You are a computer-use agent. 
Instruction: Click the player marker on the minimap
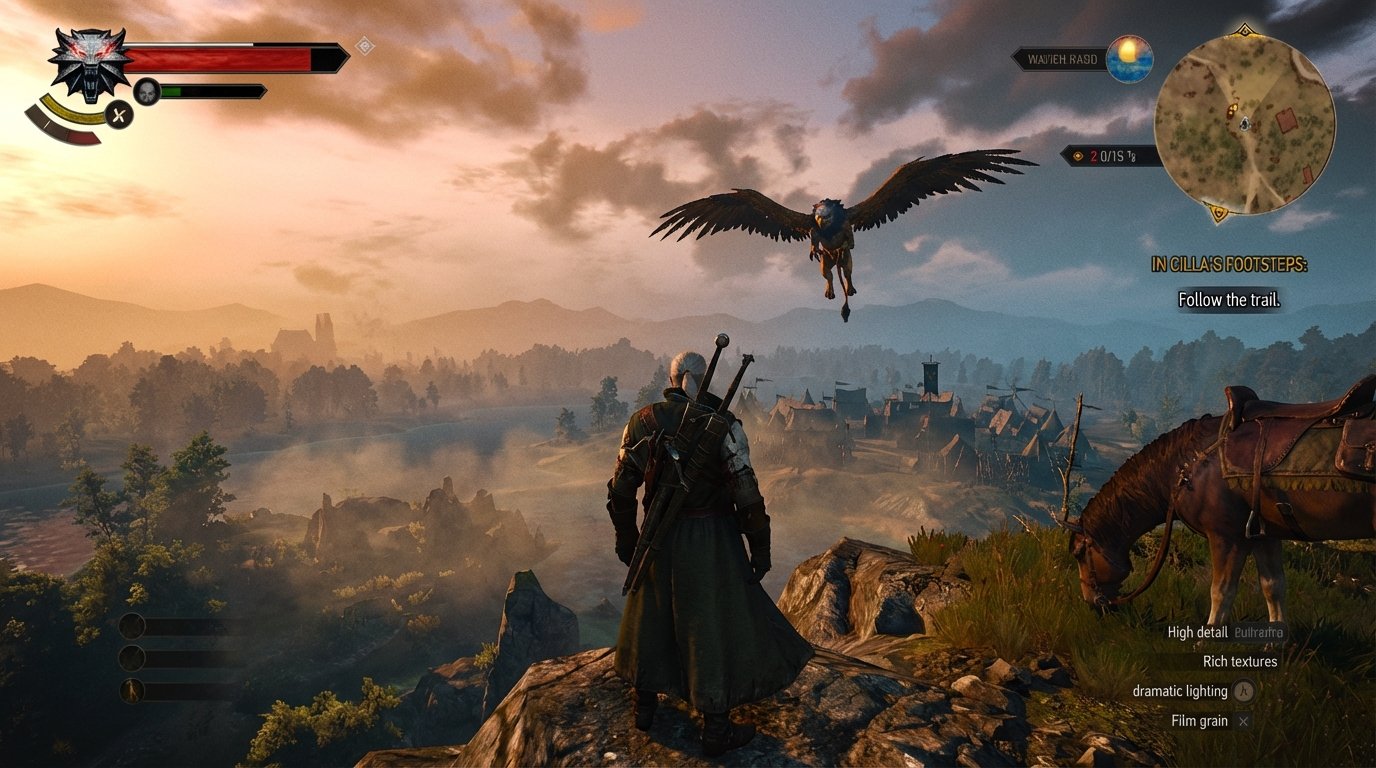1245,124
